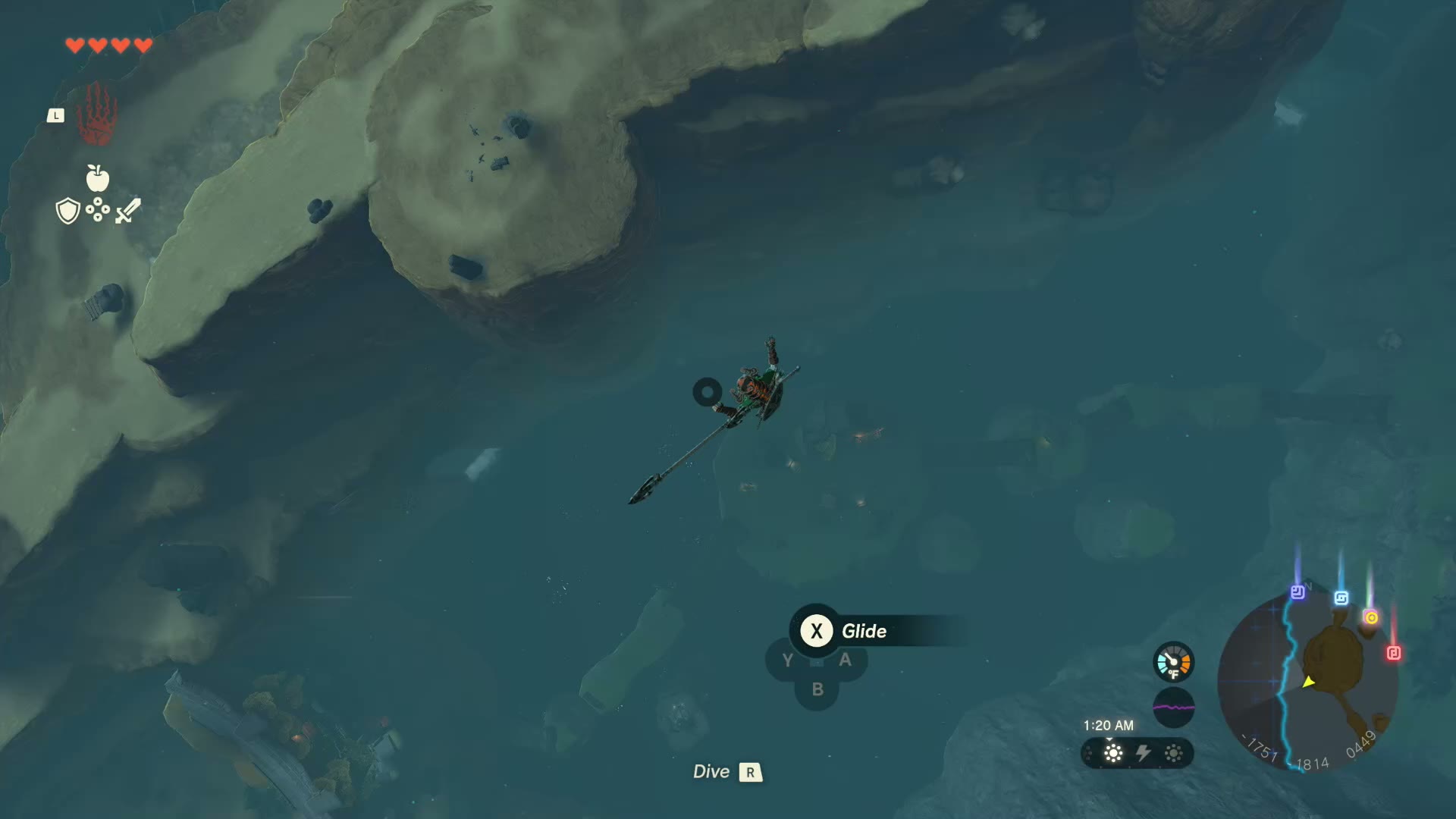
Task: Select the red hand ability icon
Action: pyautogui.click(x=97, y=115)
